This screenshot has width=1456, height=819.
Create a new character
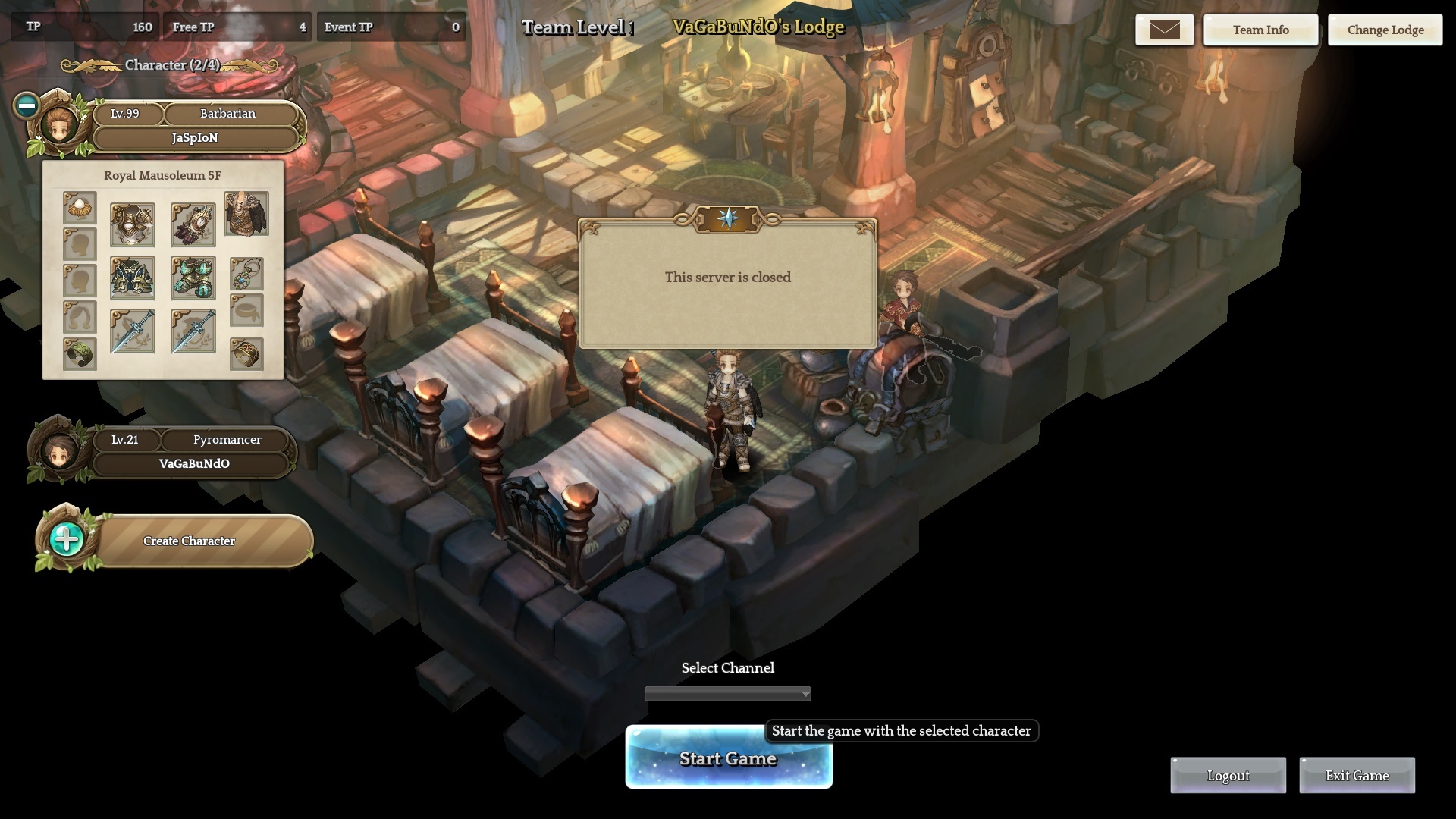pyautogui.click(x=189, y=541)
